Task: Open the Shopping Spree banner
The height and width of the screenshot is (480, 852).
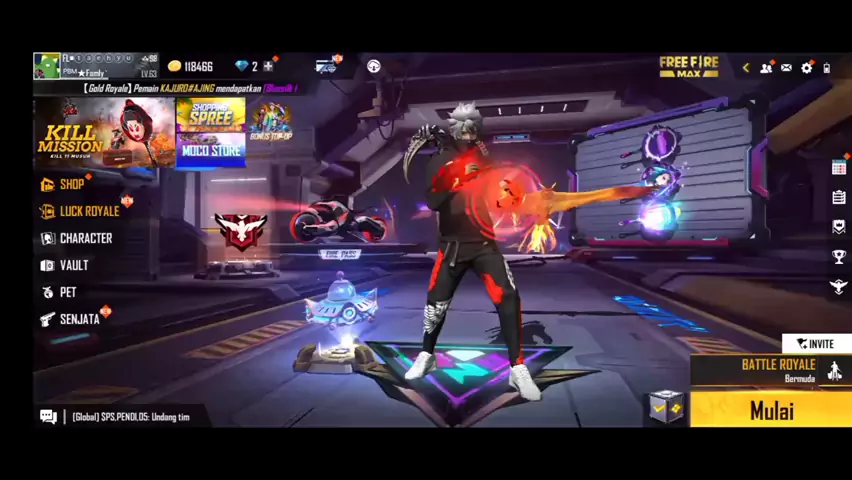Action: 211,115
